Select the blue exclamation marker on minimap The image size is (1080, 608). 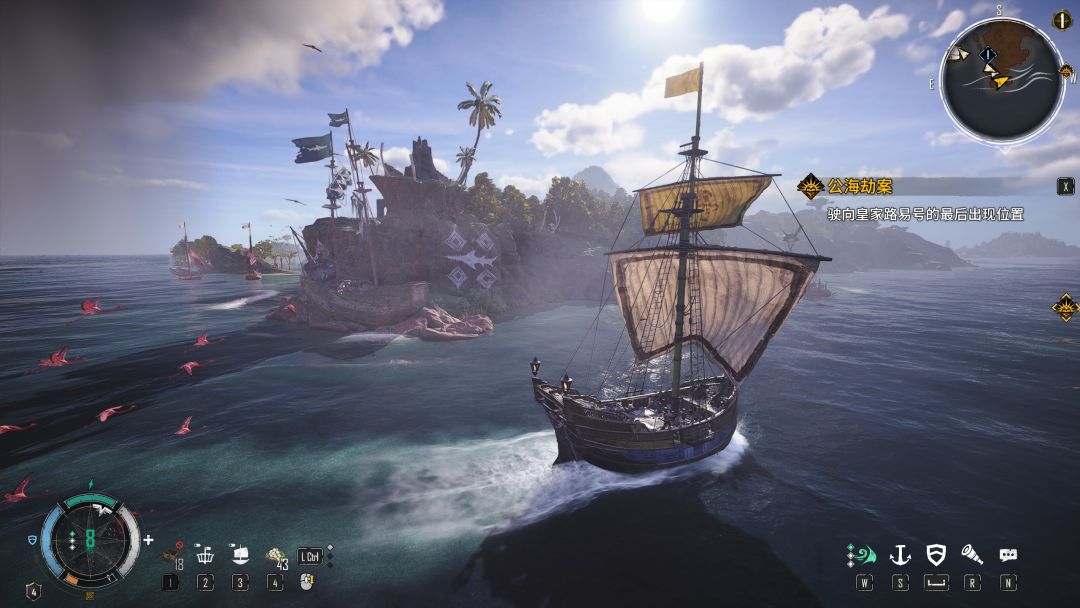[988, 56]
